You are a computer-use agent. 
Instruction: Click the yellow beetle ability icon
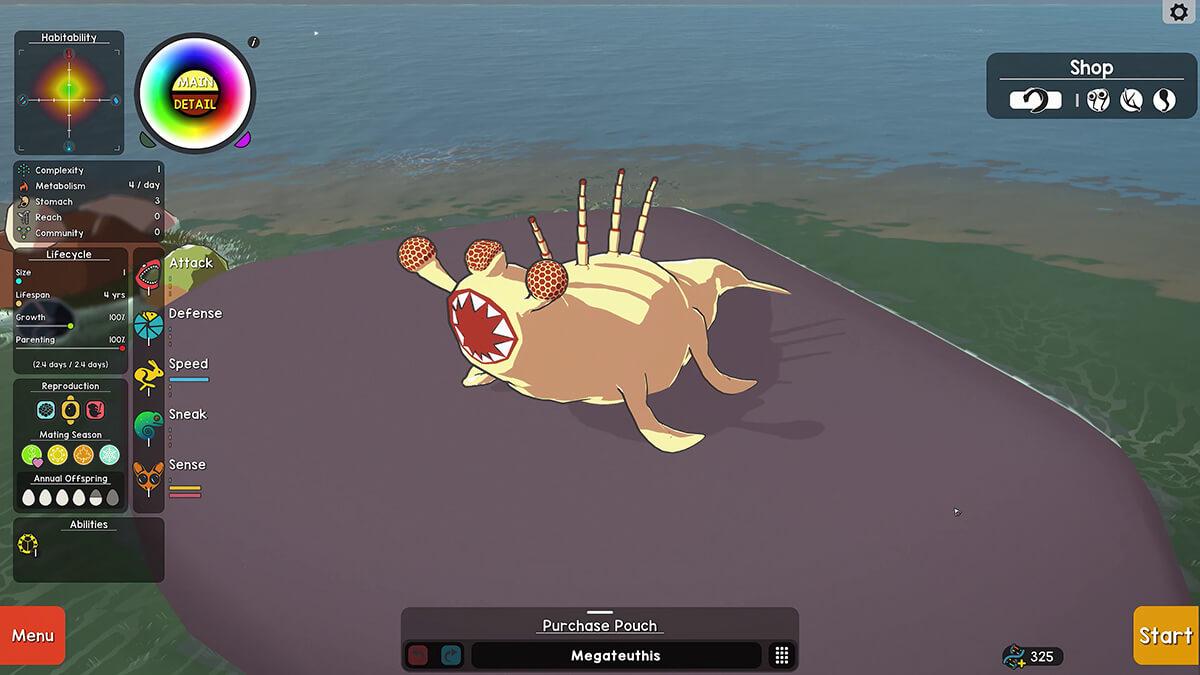[28, 545]
